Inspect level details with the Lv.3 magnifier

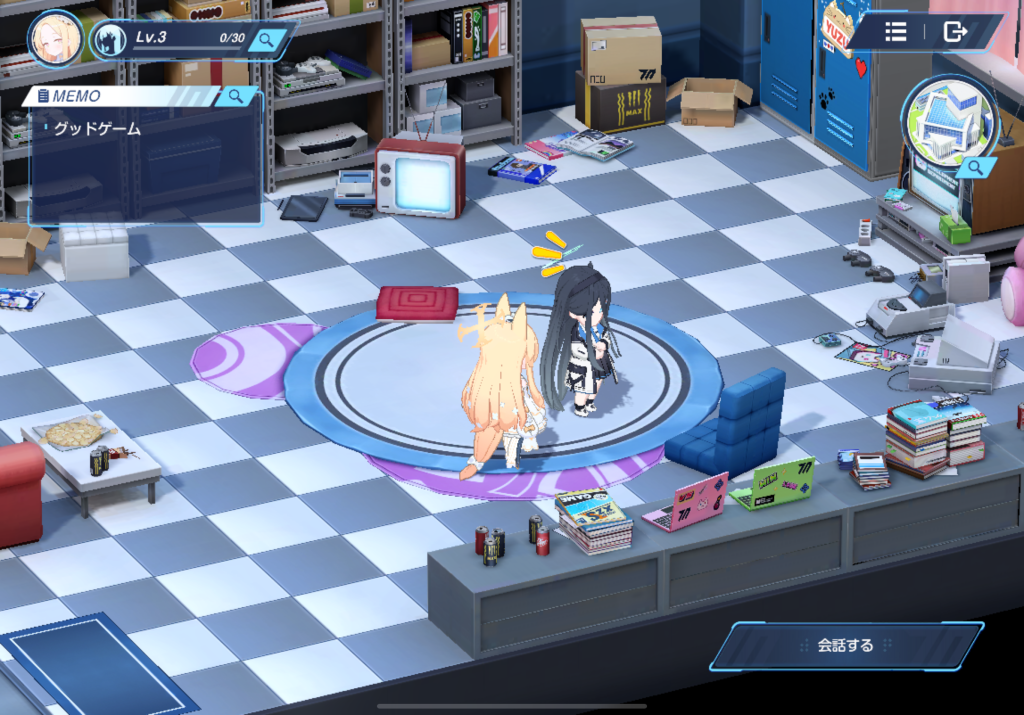(266, 40)
